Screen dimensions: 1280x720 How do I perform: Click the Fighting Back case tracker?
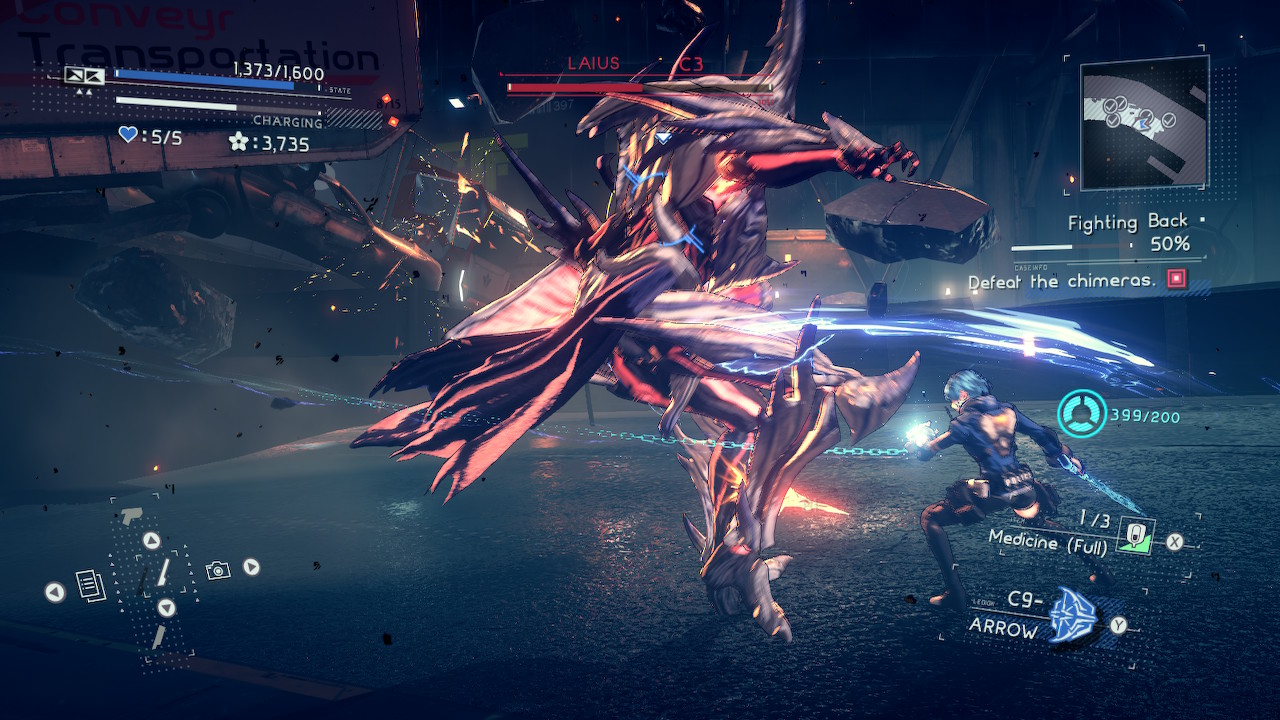[x=1128, y=223]
